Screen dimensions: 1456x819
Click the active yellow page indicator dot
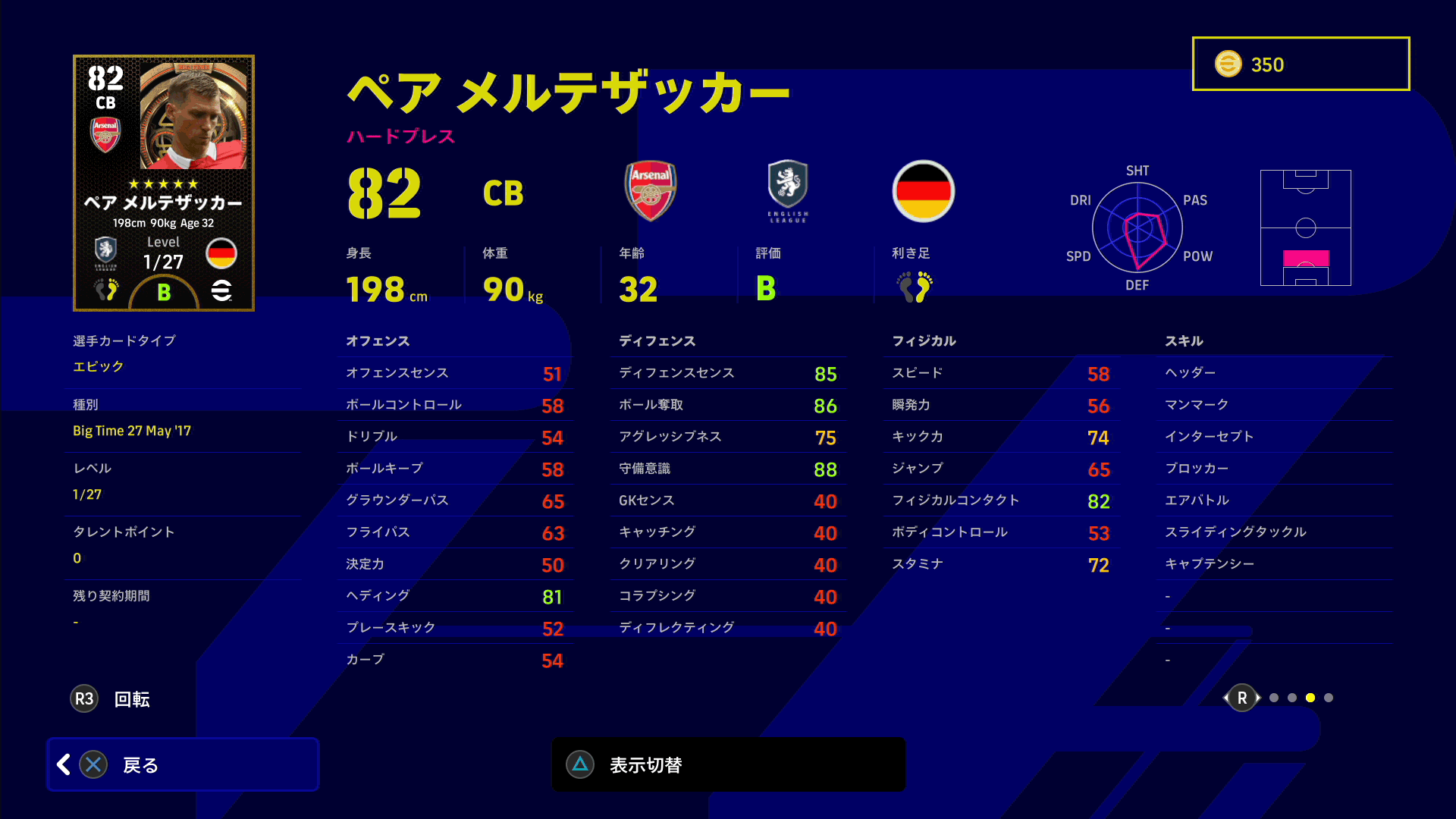(1310, 698)
